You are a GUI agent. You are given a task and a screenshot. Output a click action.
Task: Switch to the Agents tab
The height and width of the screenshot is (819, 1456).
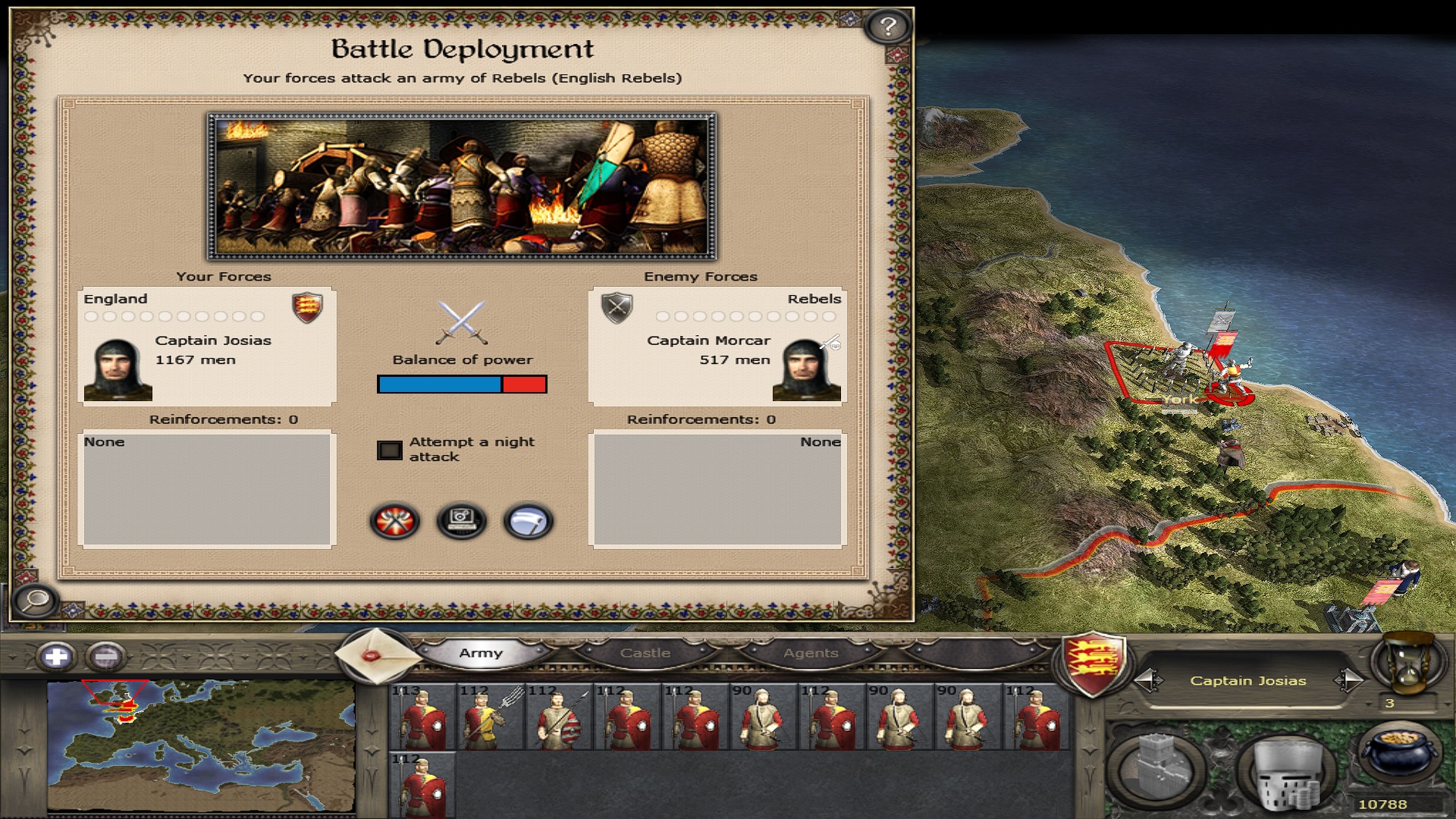click(811, 653)
